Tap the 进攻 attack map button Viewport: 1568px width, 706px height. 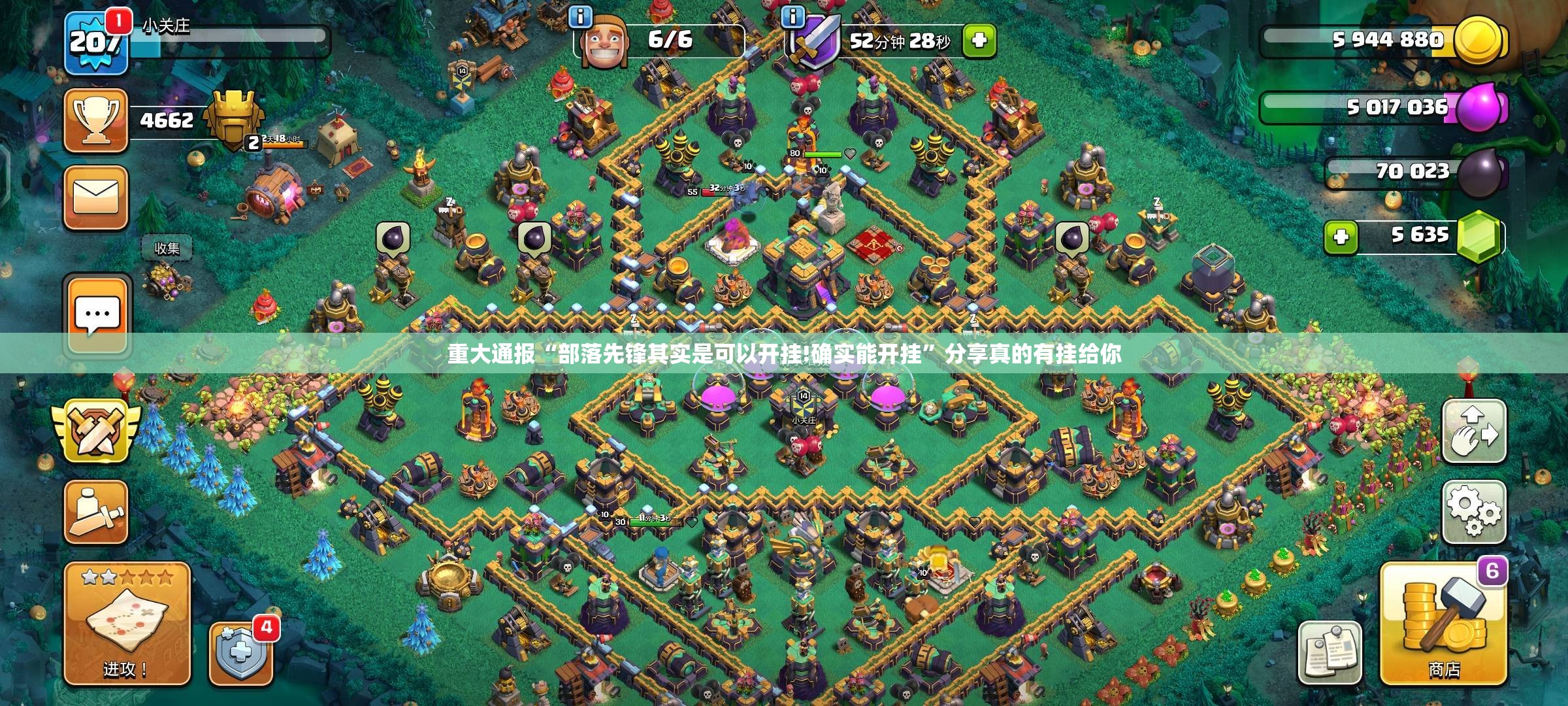(127, 624)
